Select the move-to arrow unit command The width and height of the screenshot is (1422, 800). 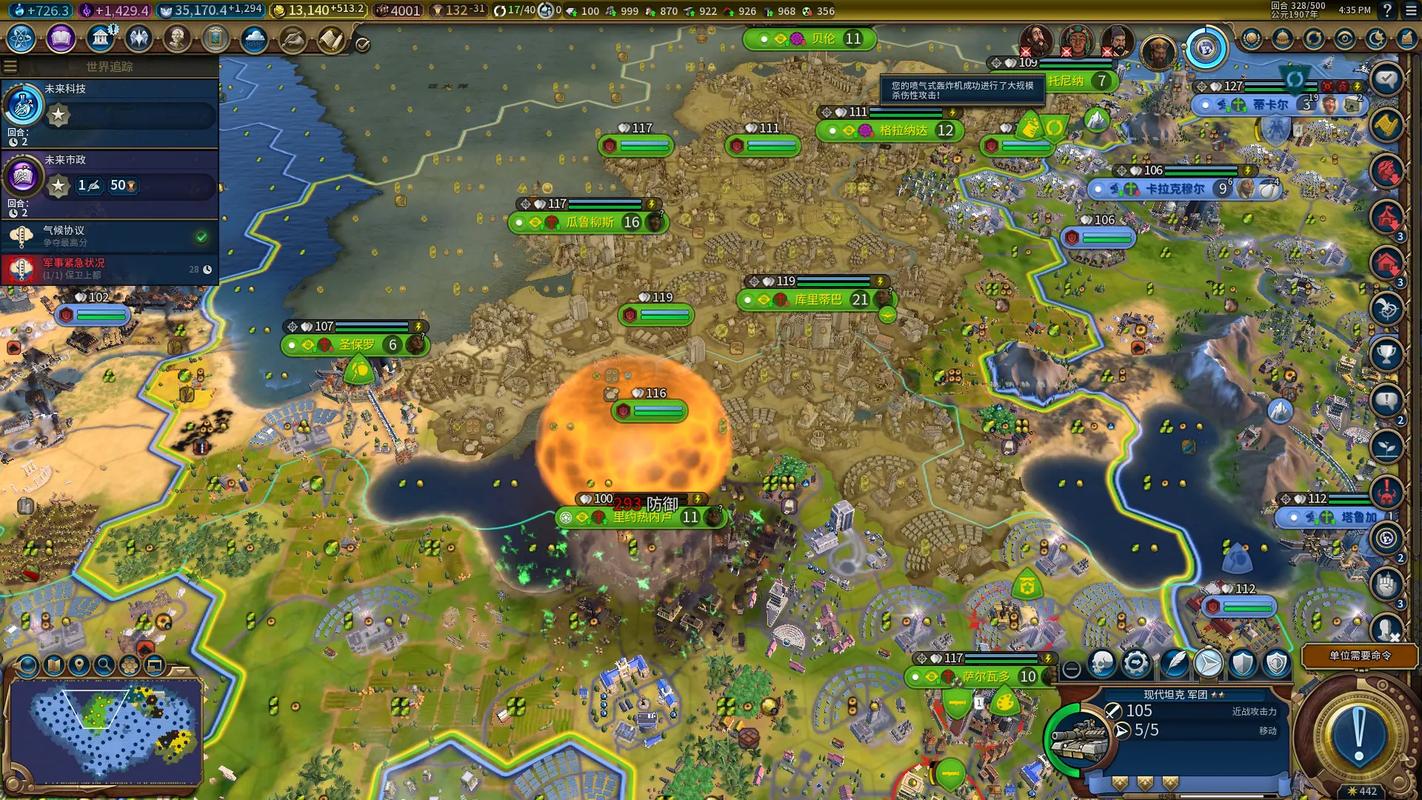[1208, 663]
